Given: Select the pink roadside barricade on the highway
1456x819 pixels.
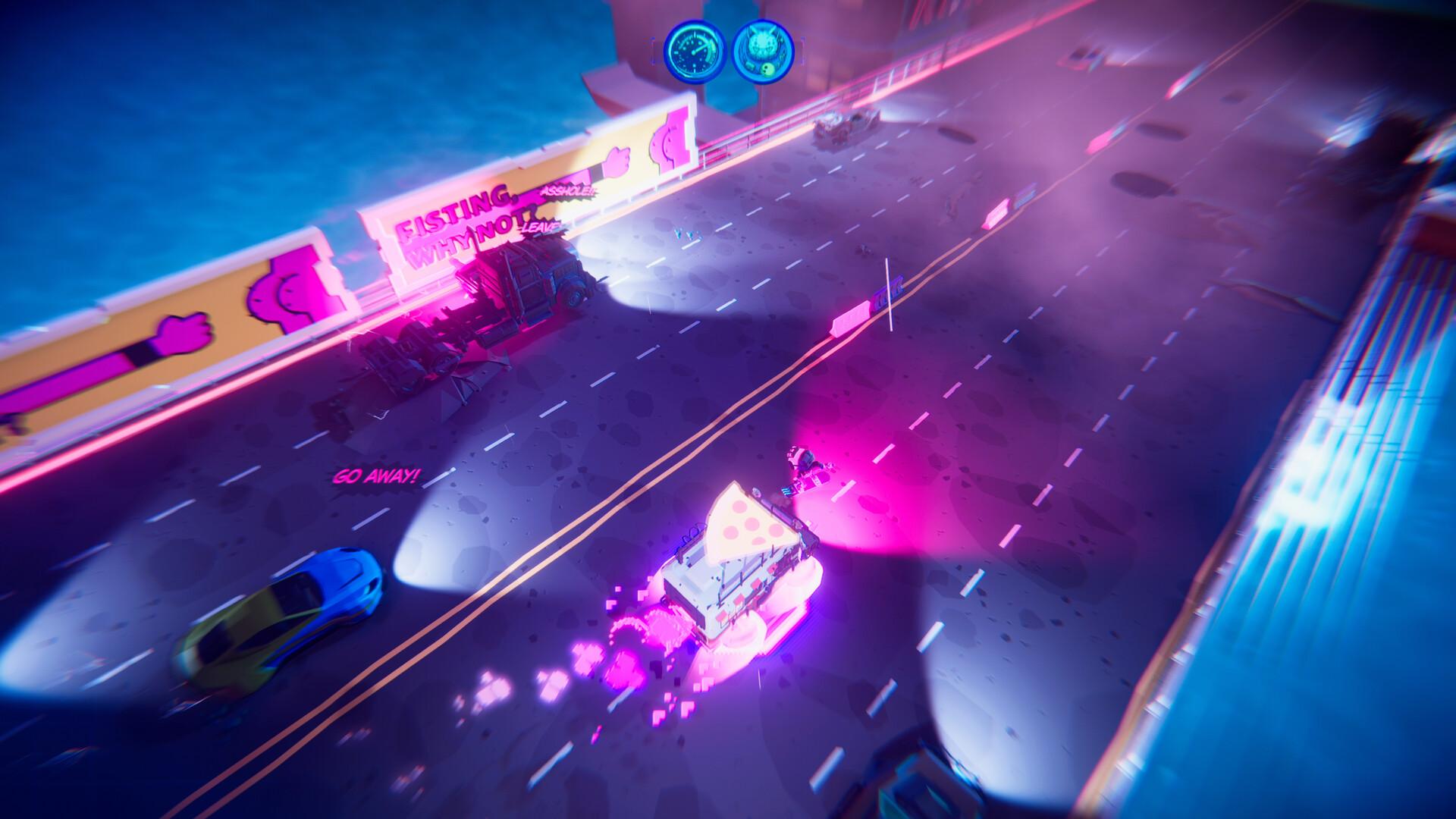Looking at the screenshot, I should 853,315.
